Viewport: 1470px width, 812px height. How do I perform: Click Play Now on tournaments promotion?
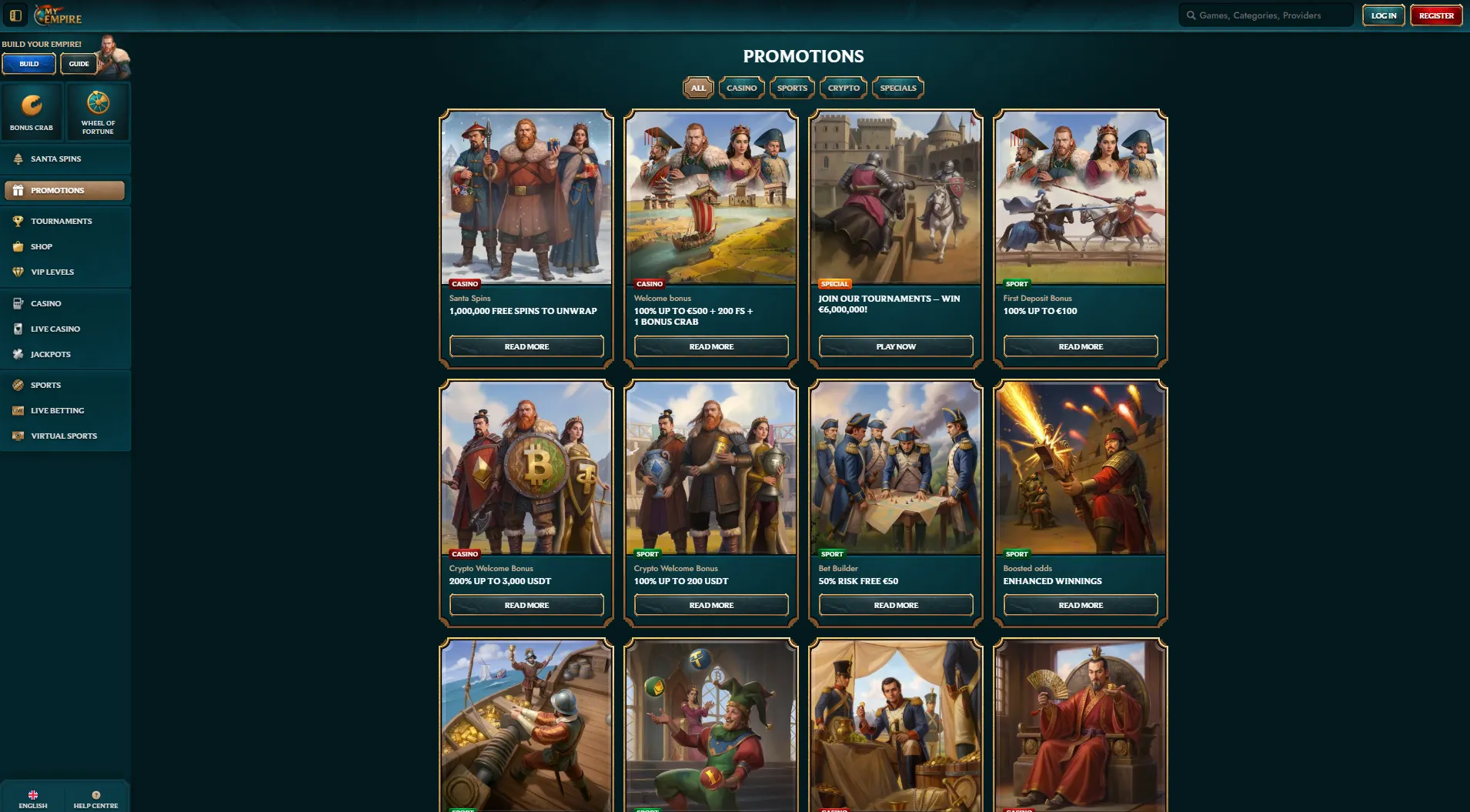(896, 347)
